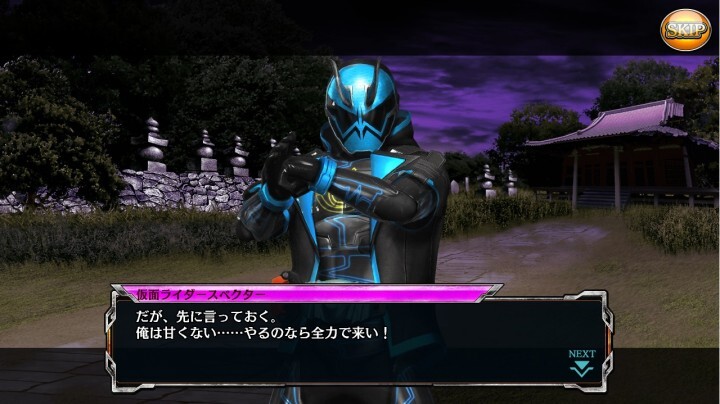Skip the cutscene with the SKIP button
The height and width of the screenshot is (404, 720).
coord(685,28)
